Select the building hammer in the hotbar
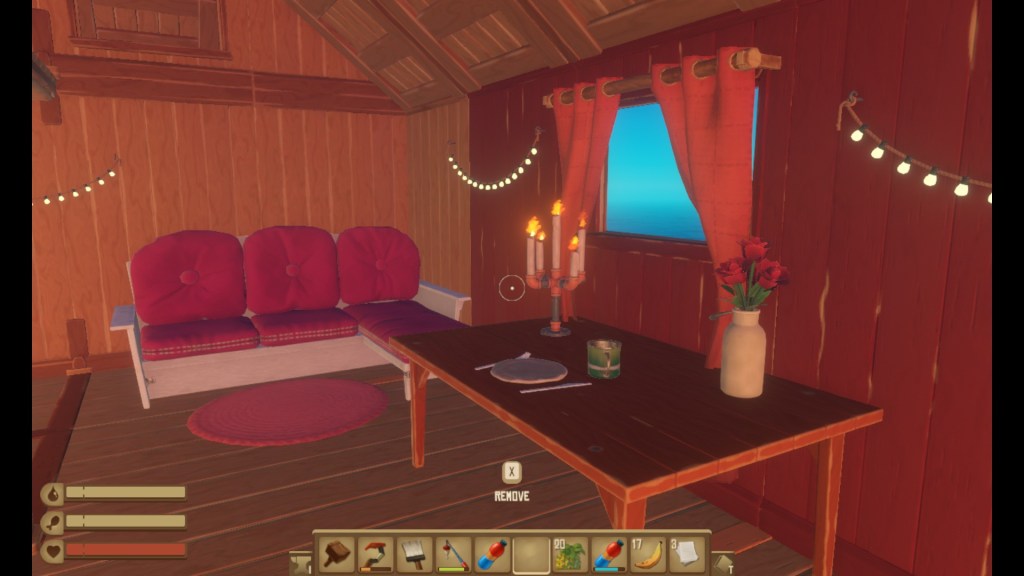The image size is (1024, 576). point(336,554)
